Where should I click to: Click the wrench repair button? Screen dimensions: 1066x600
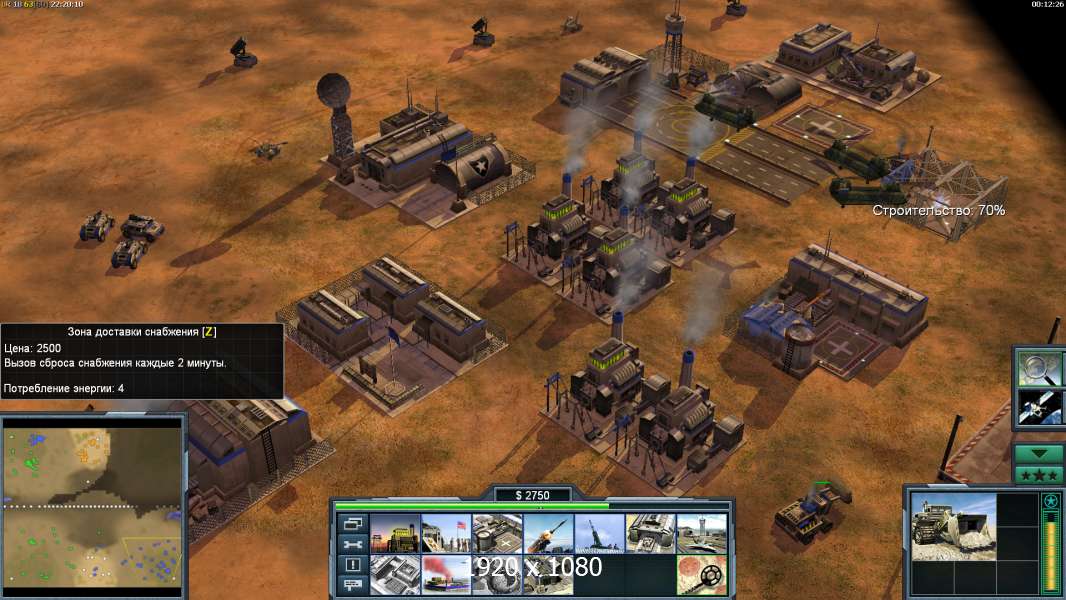[352, 544]
